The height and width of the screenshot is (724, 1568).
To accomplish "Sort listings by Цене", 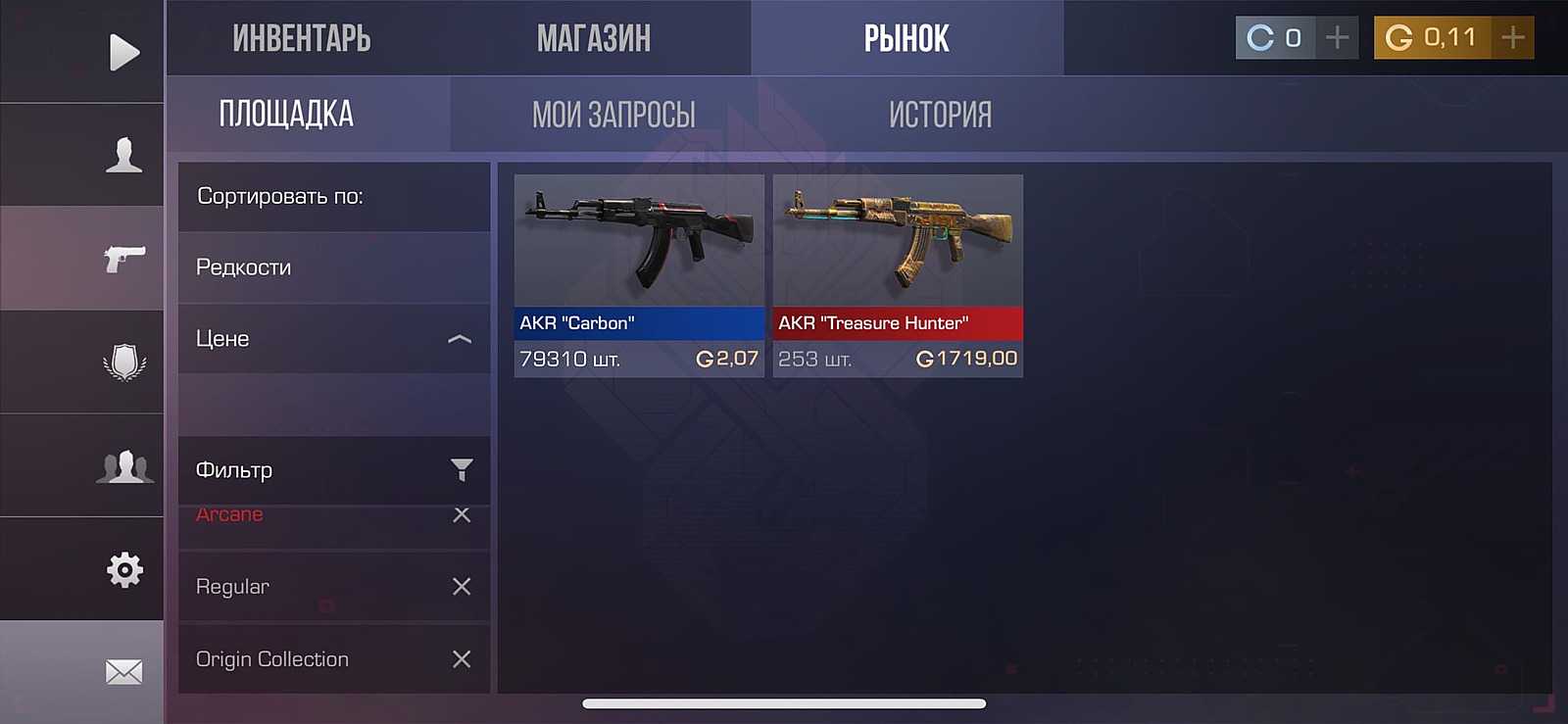I will (333, 339).
